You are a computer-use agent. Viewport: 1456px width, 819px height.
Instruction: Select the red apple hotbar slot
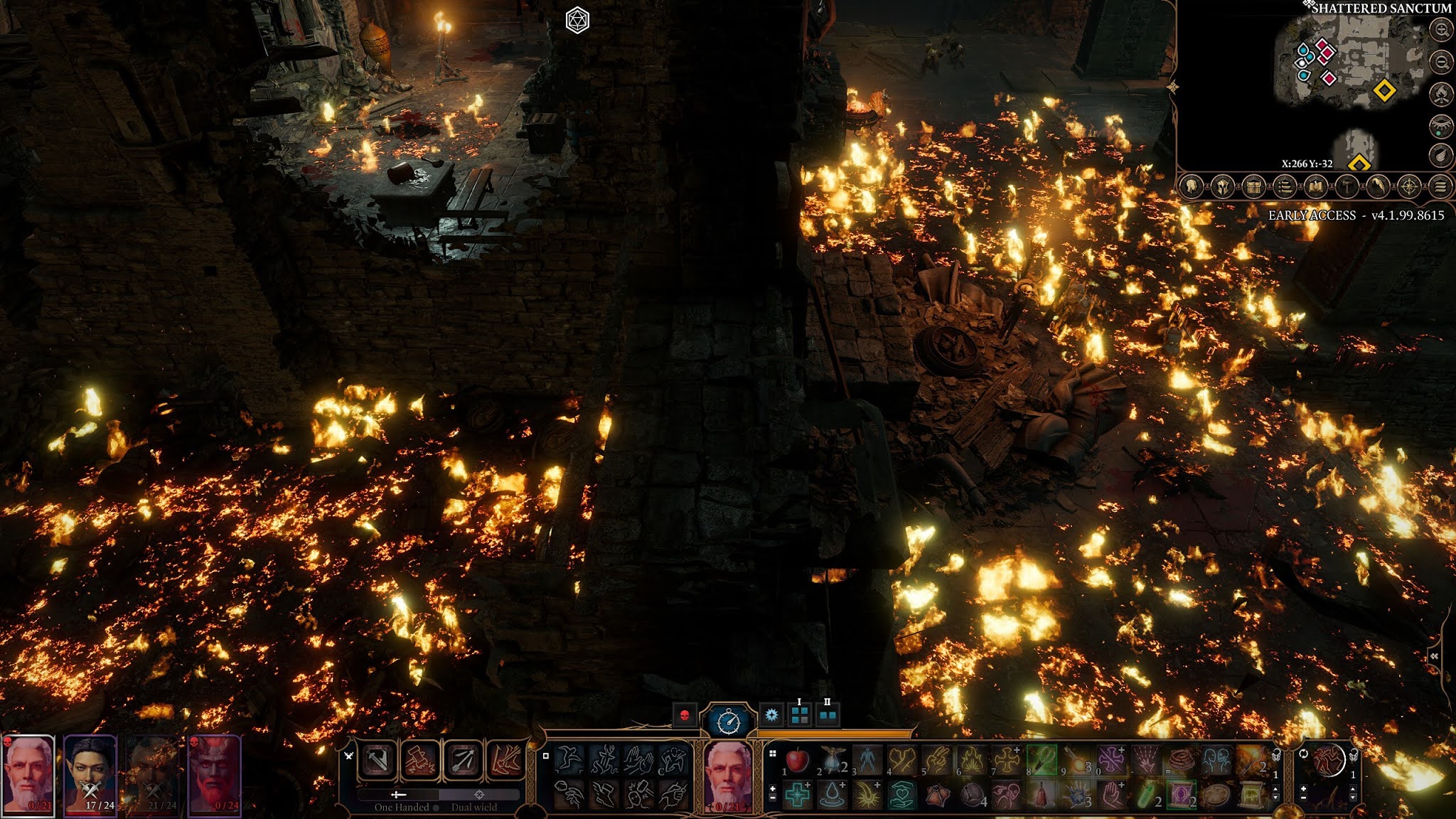[797, 761]
